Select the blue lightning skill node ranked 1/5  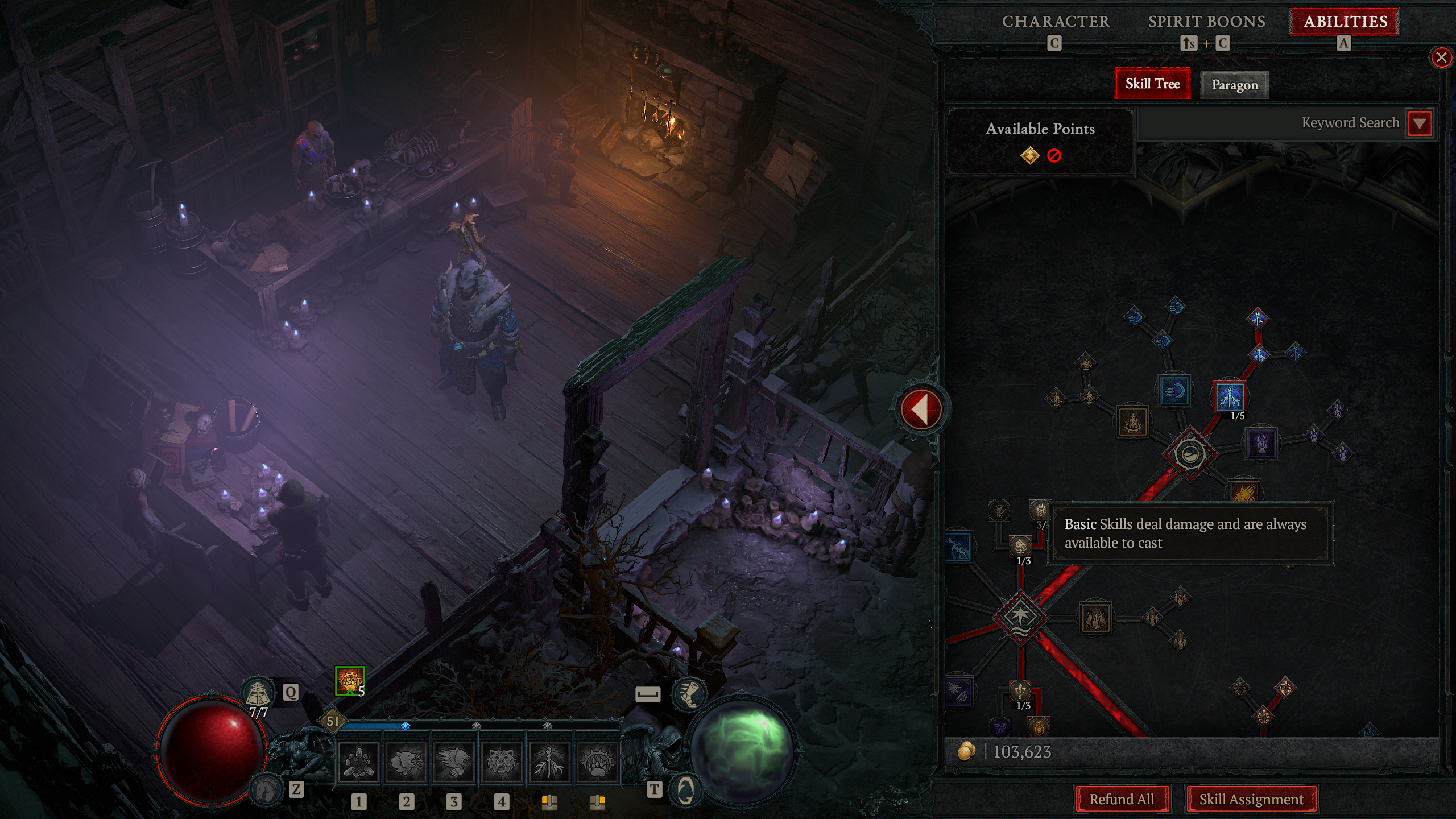(1230, 396)
